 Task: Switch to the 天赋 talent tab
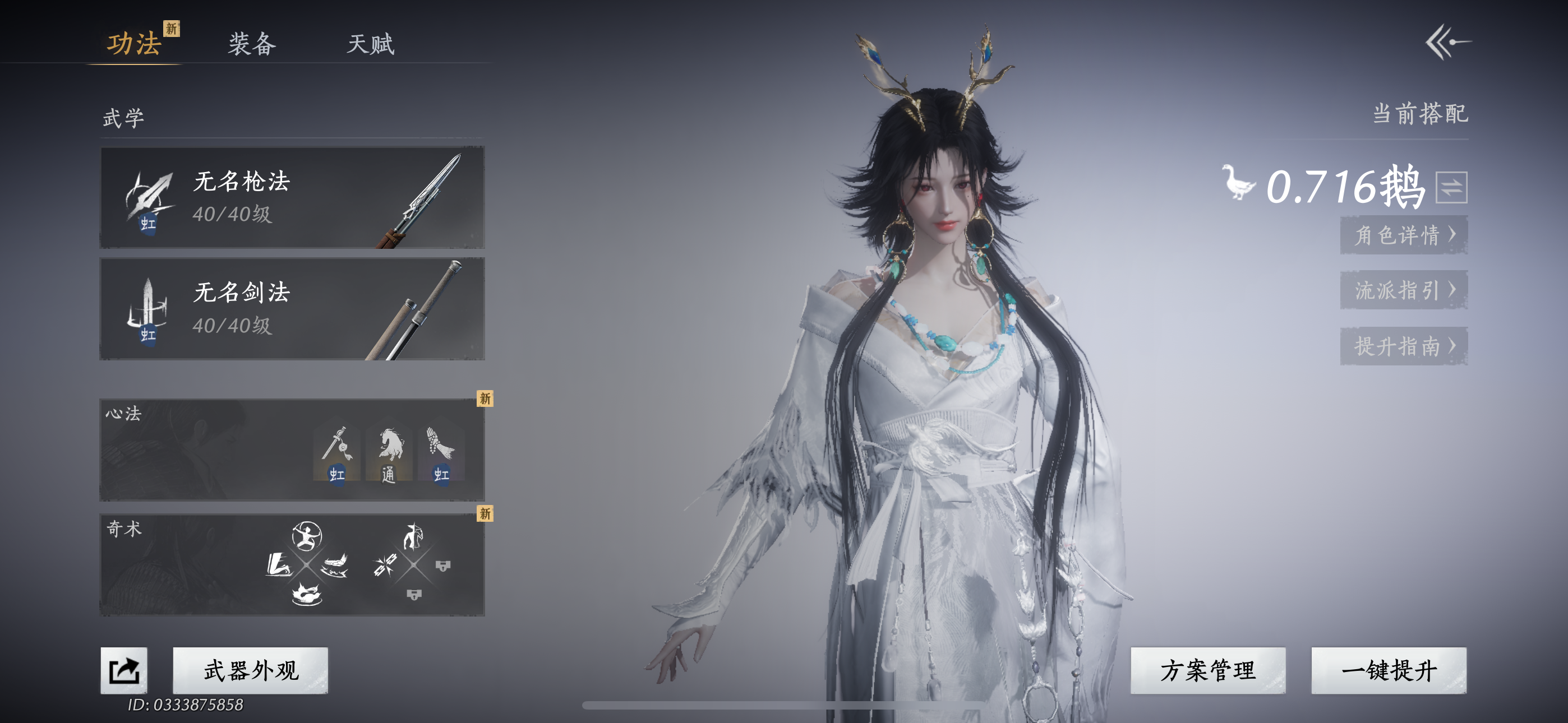[x=370, y=44]
